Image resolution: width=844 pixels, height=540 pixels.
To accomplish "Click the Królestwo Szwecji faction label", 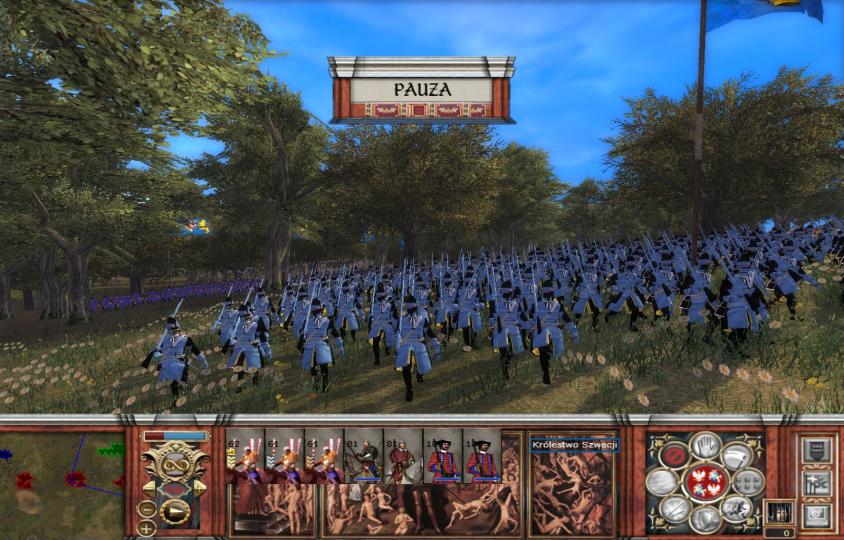I will point(575,444).
